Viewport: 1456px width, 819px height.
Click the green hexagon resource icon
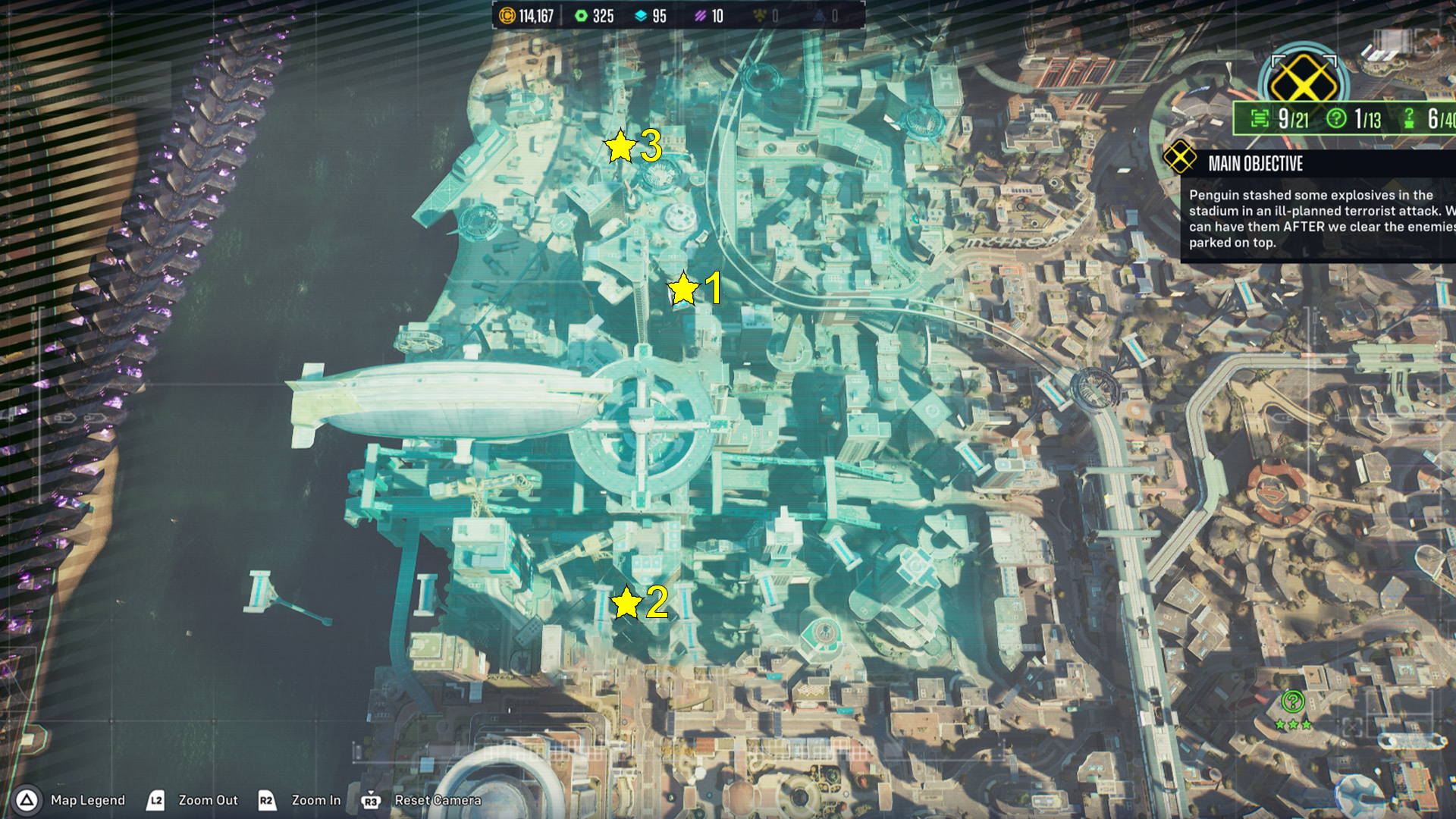pyautogui.click(x=581, y=14)
